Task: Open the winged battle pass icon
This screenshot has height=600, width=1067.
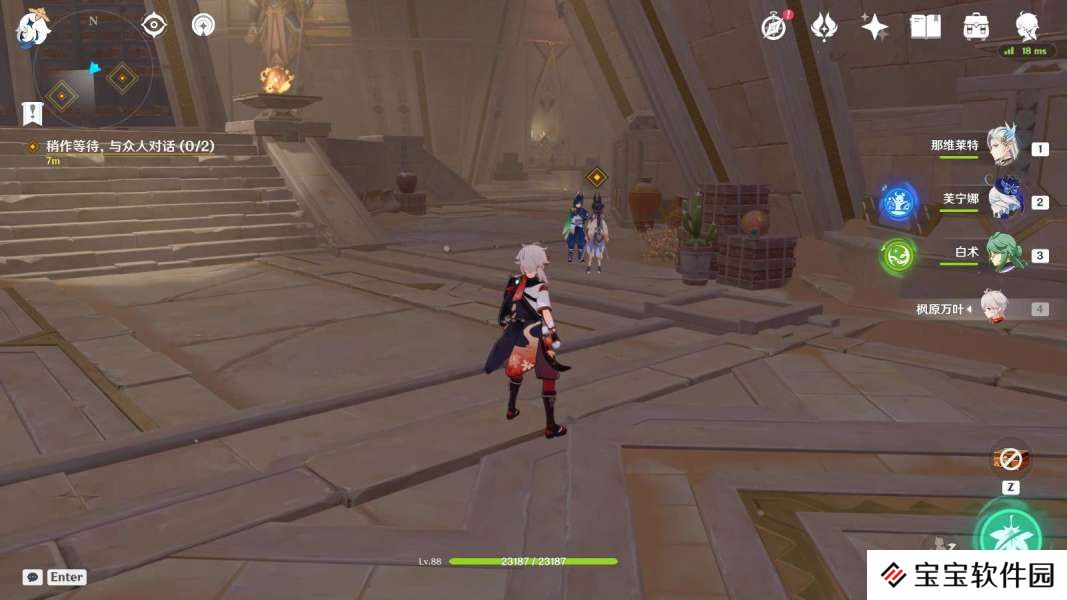Action: click(x=824, y=27)
